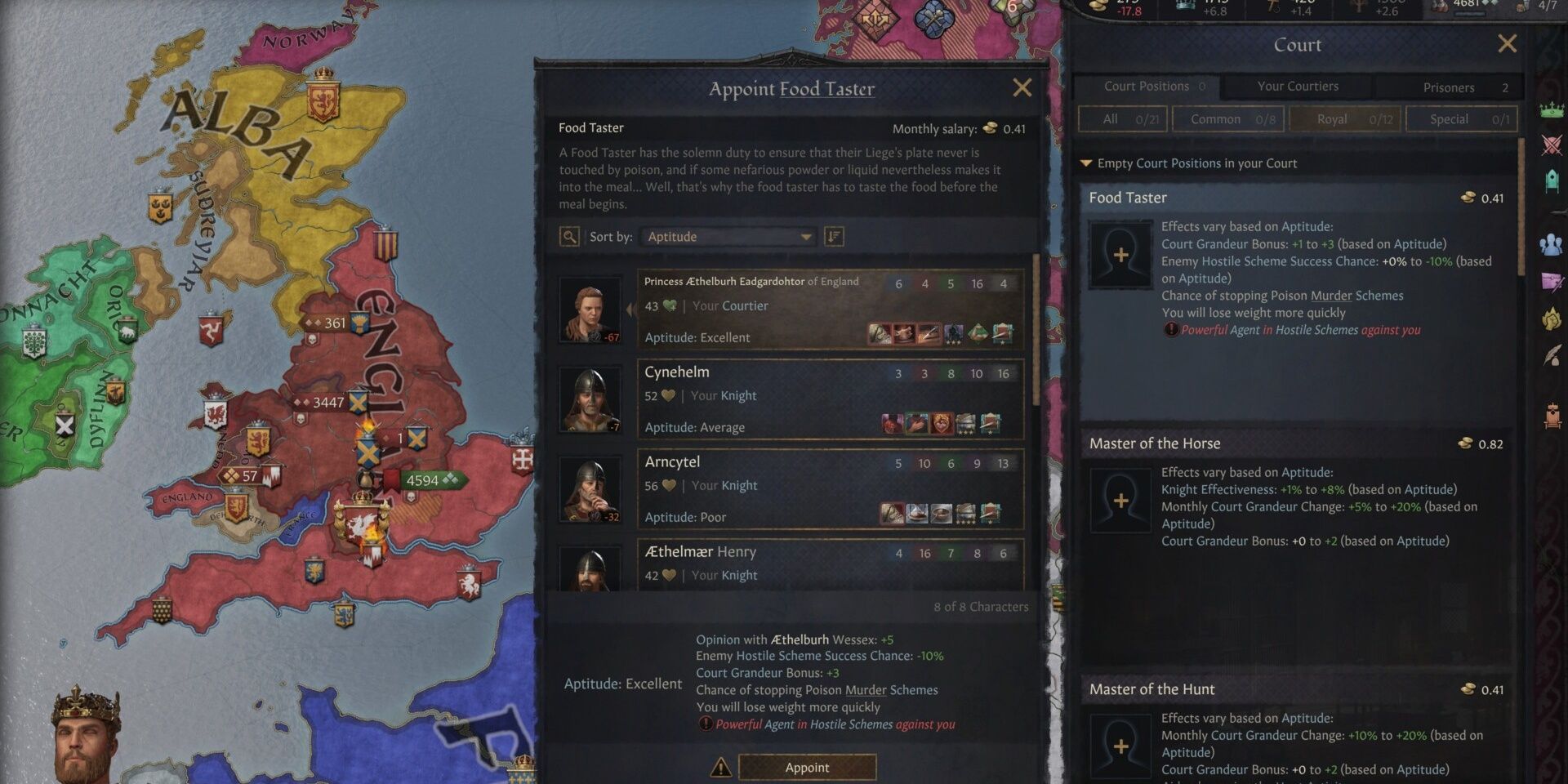Click Cynehelm's character portrait

[x=590, y=399]
